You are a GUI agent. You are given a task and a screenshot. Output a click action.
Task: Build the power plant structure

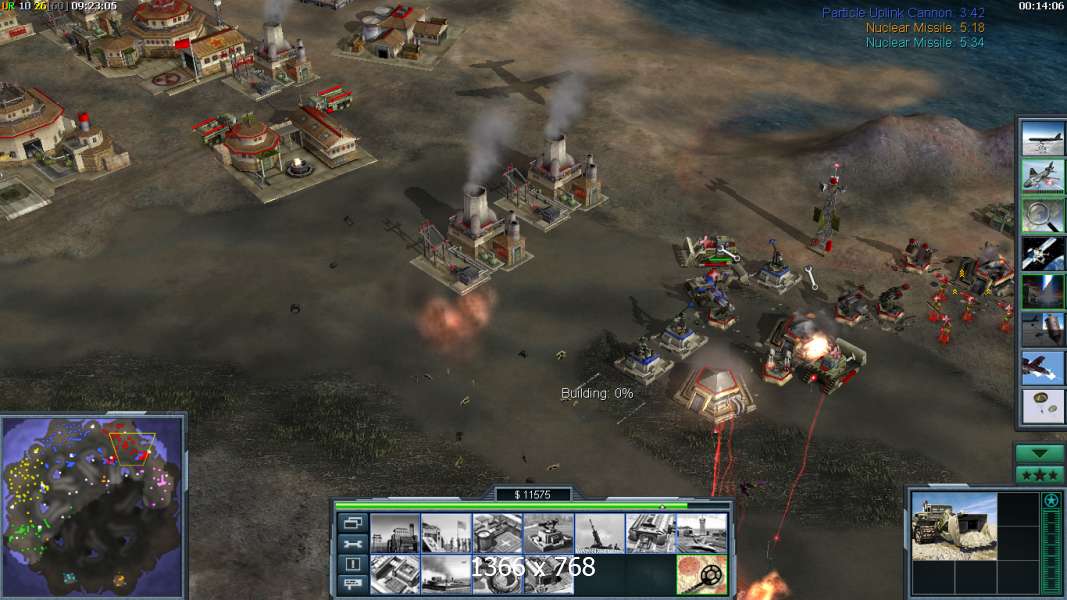point(395,533)
